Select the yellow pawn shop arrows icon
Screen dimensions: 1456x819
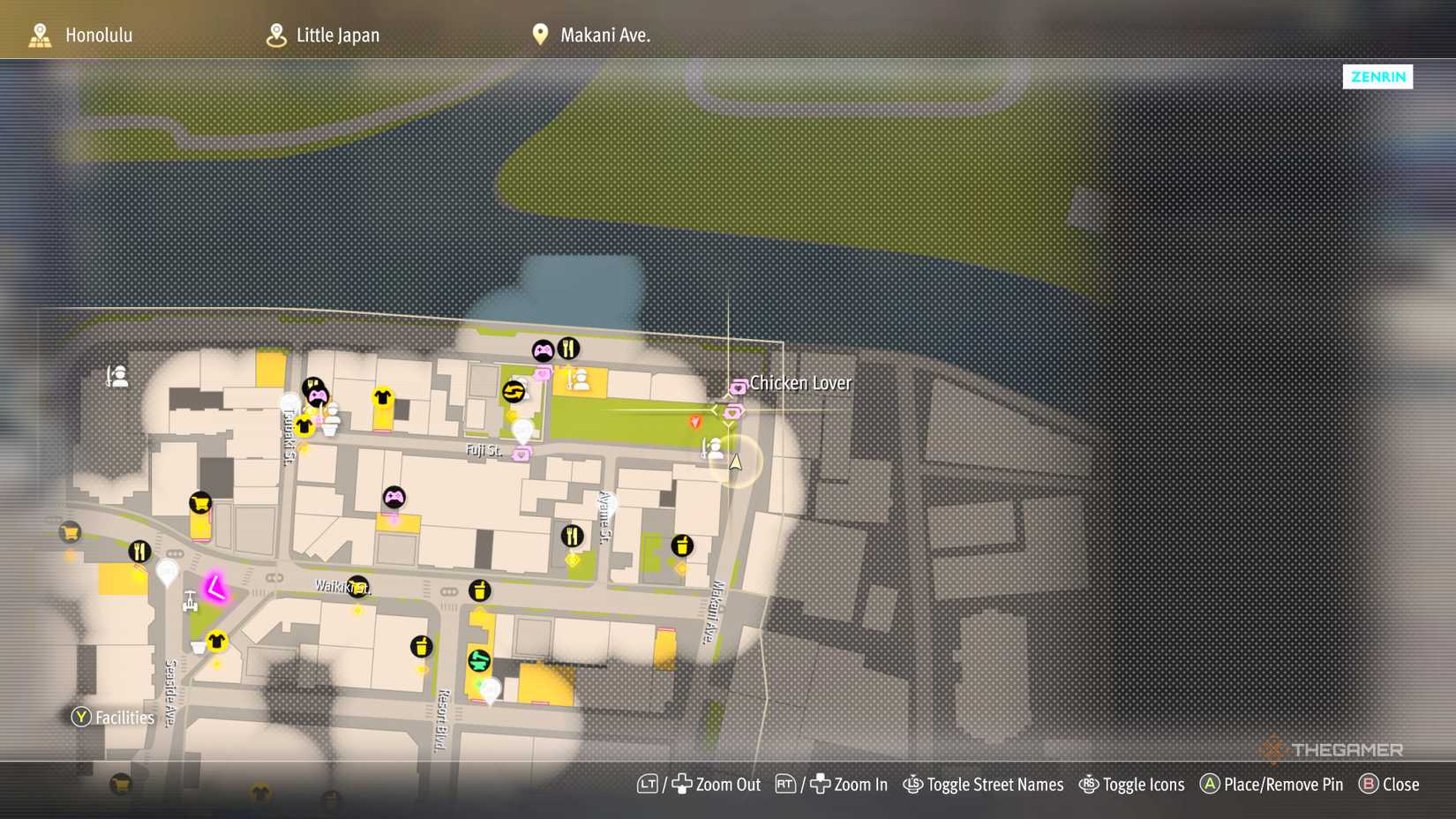(x=515, y=392)
